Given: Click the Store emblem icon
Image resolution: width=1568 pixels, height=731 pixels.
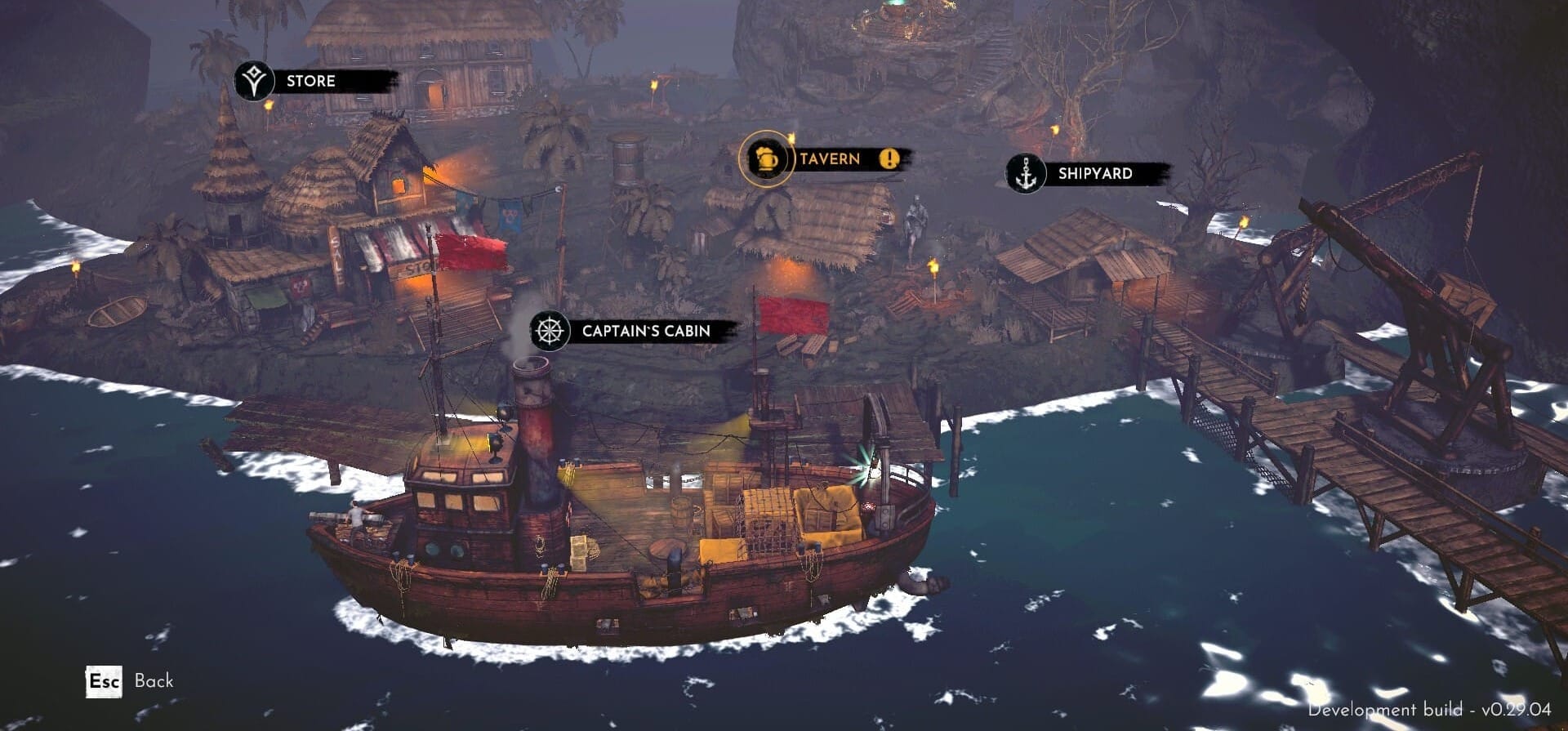Looking at the screenshot, I should pos(255,82).
